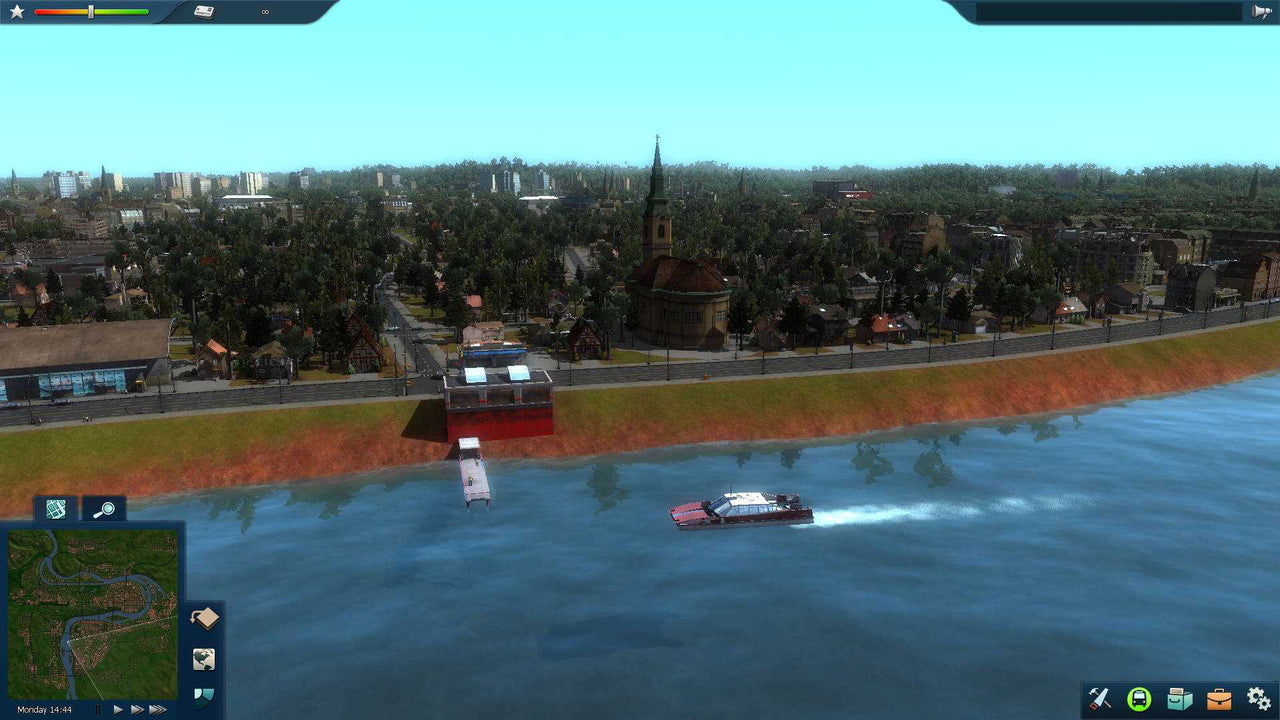Open the construction tools menu

[x=1100, y=698]
